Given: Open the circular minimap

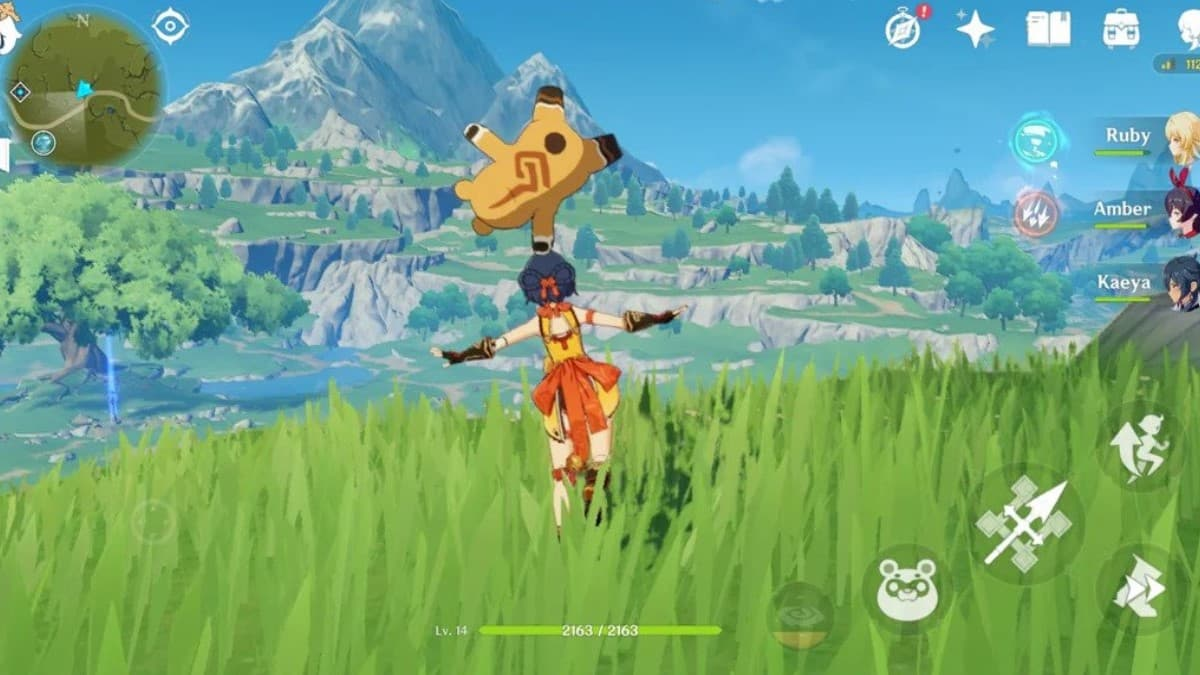Looking at the screenshot, I should pos(84,86).
